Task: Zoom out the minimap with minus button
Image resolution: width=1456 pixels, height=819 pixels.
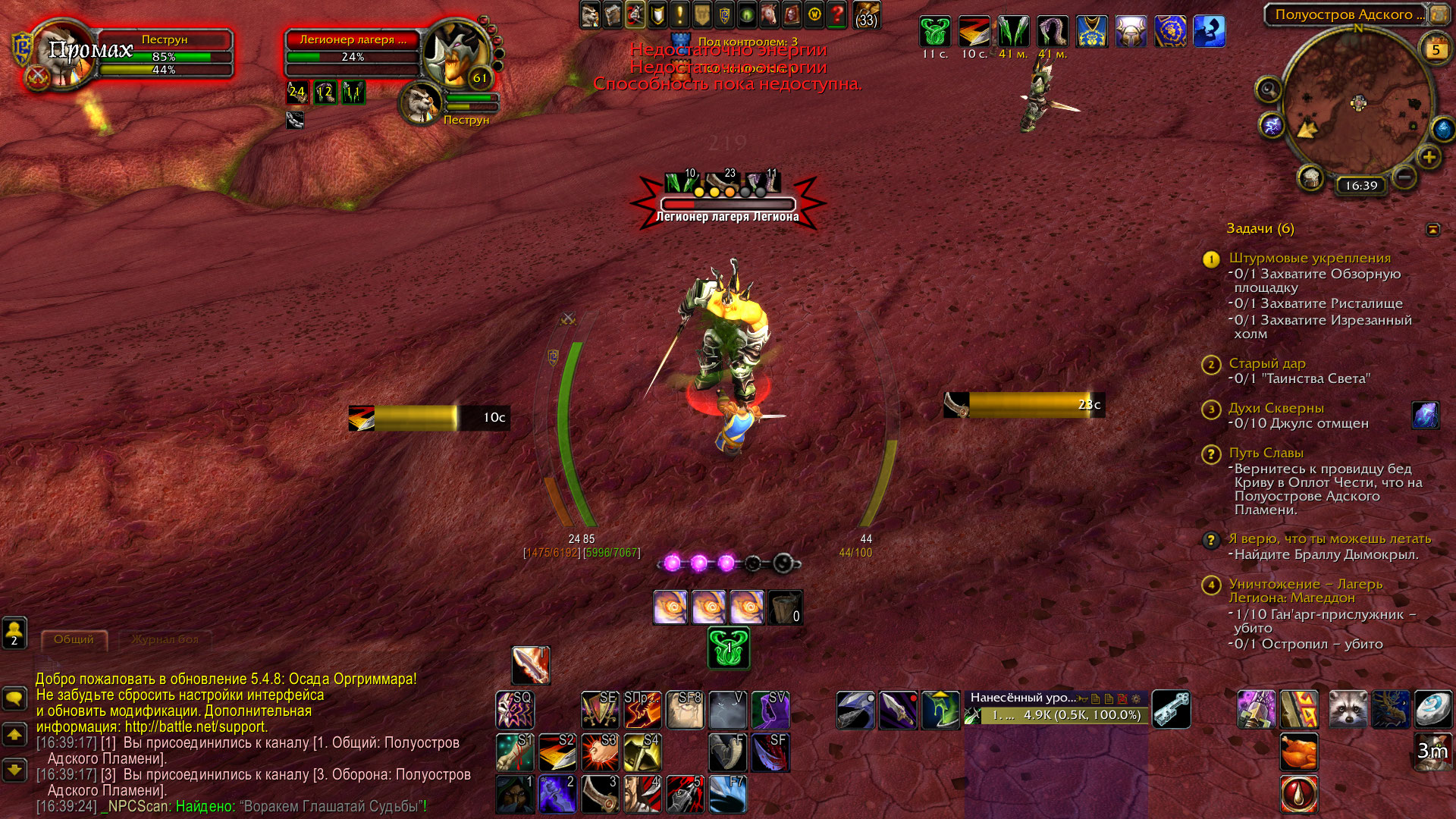Action: (1404, 177)
